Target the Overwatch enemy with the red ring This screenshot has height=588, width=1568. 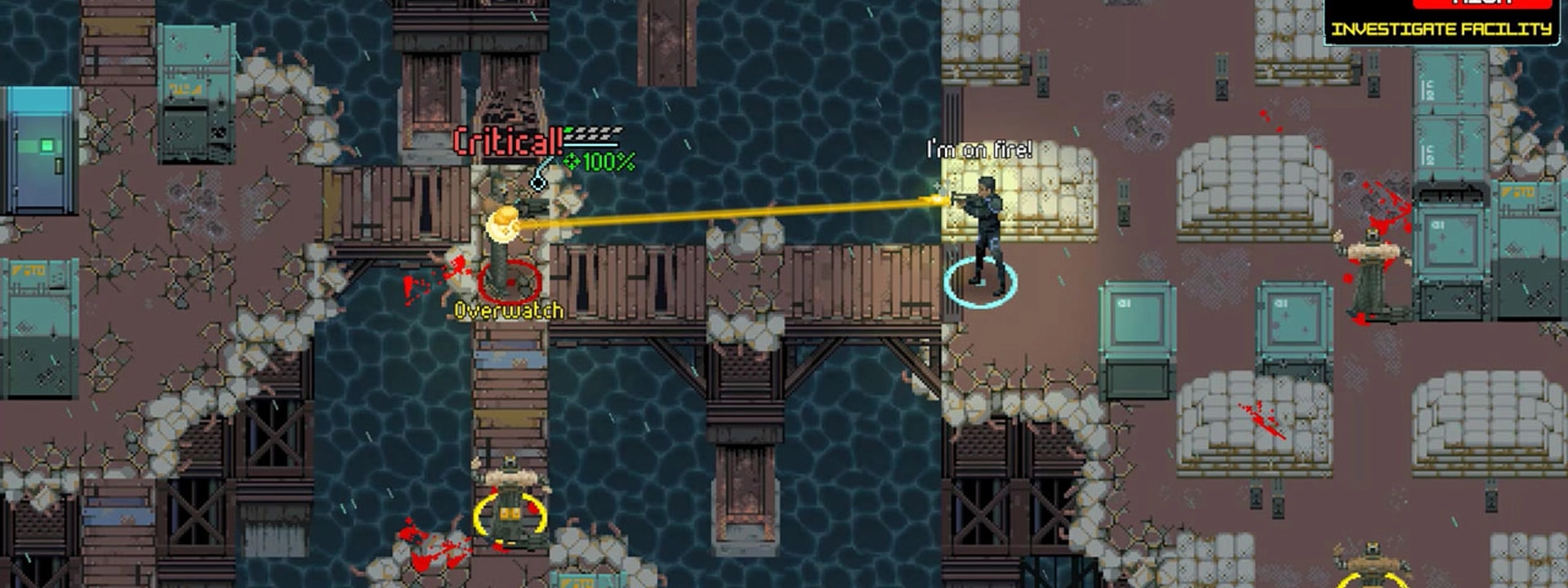tap(508, 261)
